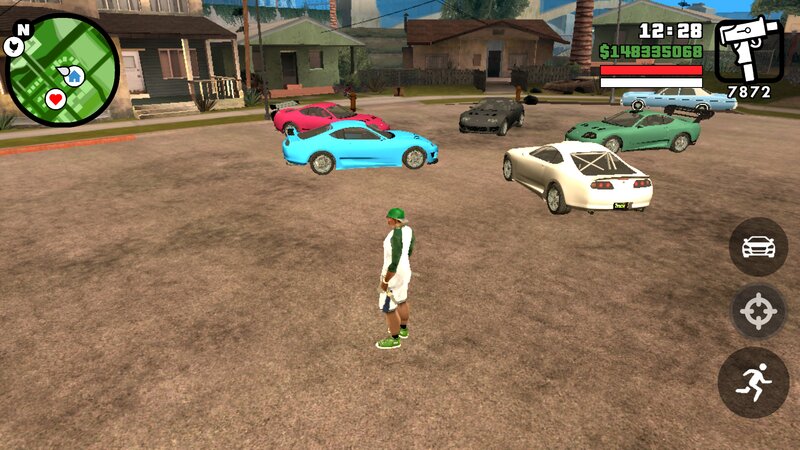Activate the crosshair target button
800x450 pixels.
tap(758, 312)
